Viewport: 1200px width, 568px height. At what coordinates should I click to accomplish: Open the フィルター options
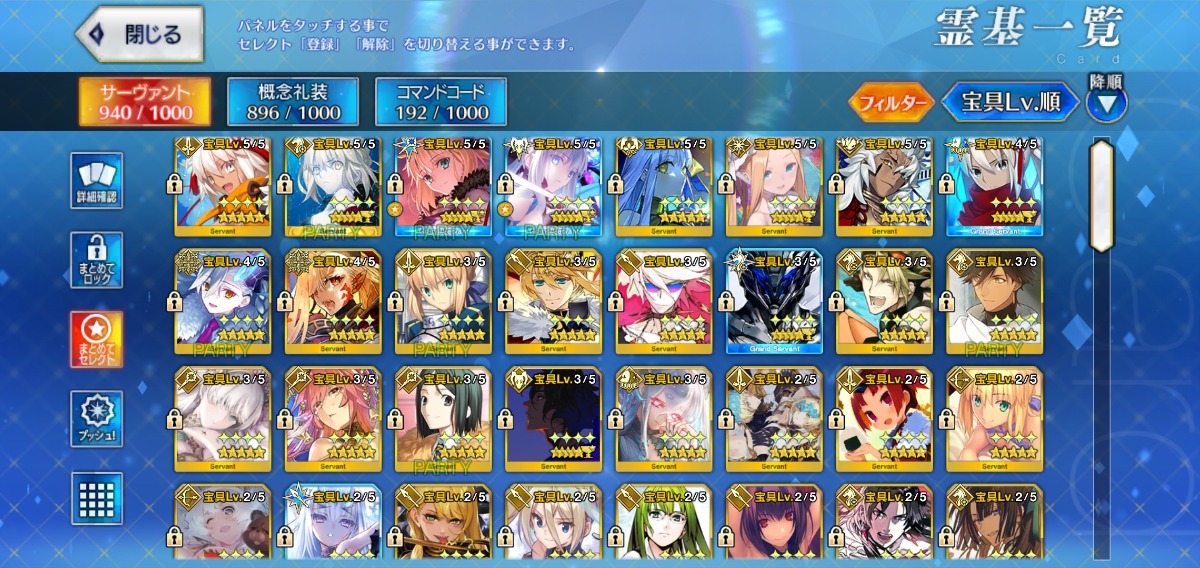tap(891, 102)
